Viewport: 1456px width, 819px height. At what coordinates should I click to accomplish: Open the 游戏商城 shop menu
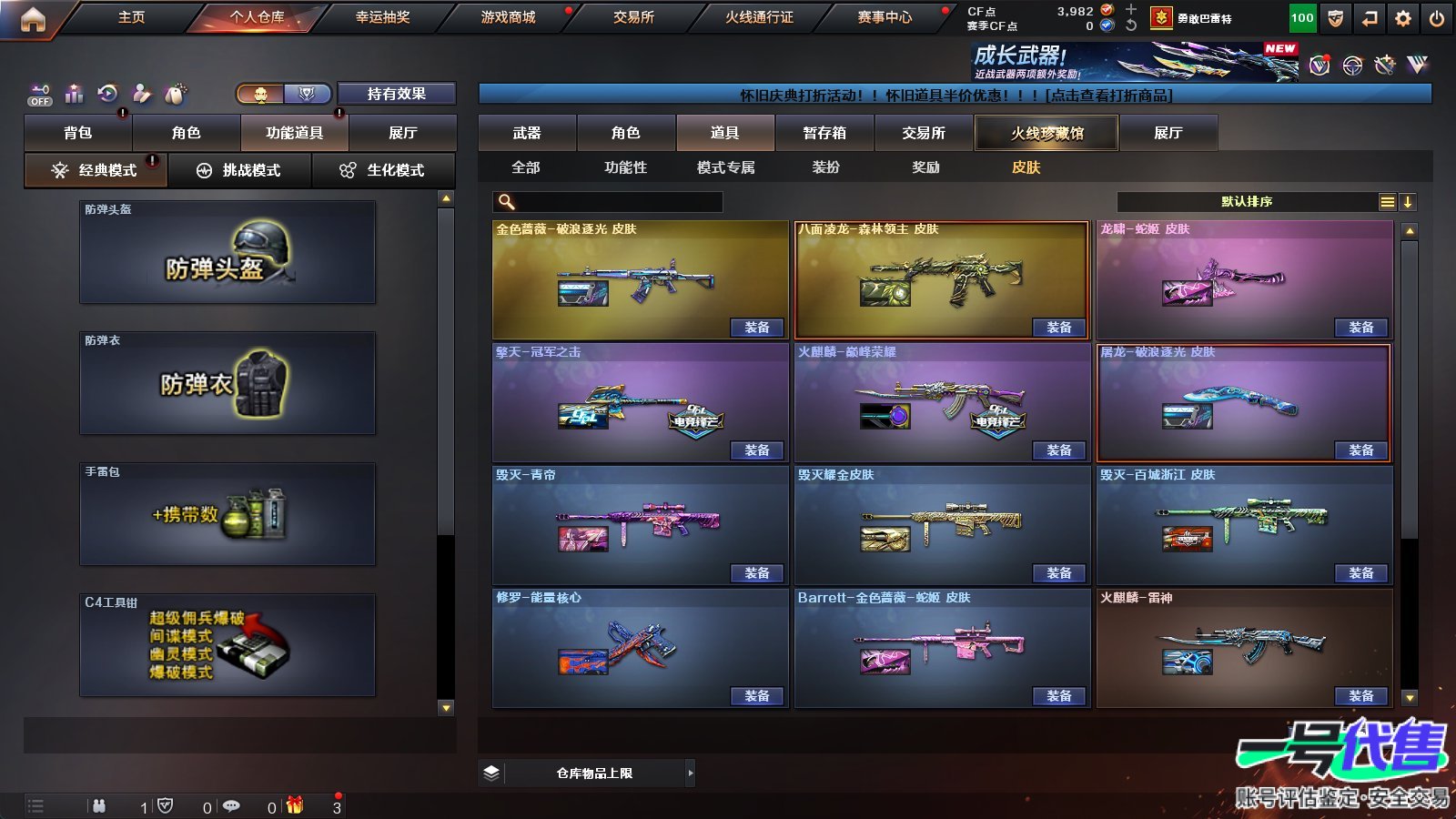pos(508,17)
